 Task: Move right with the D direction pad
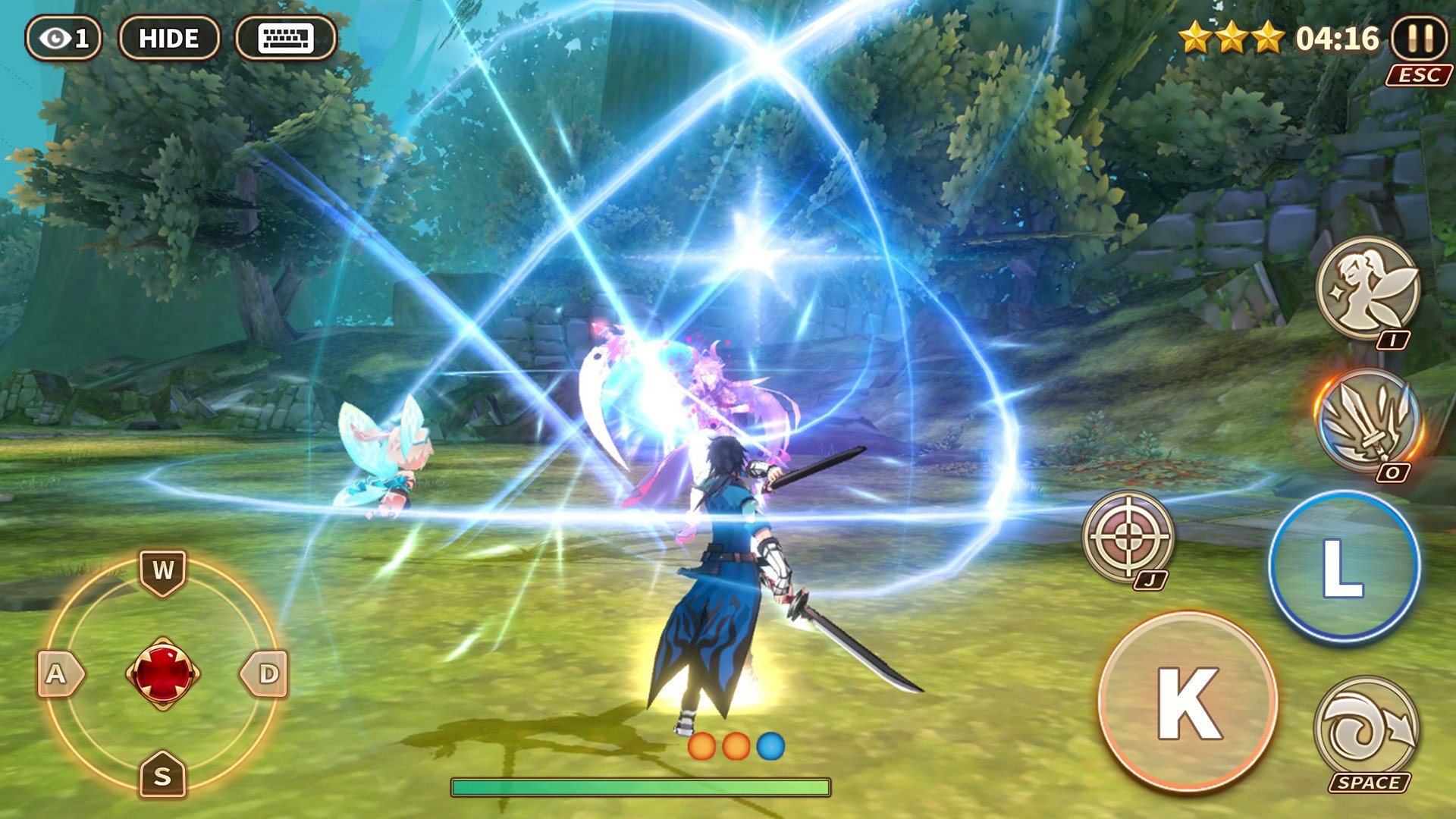(x=266, y=673)
